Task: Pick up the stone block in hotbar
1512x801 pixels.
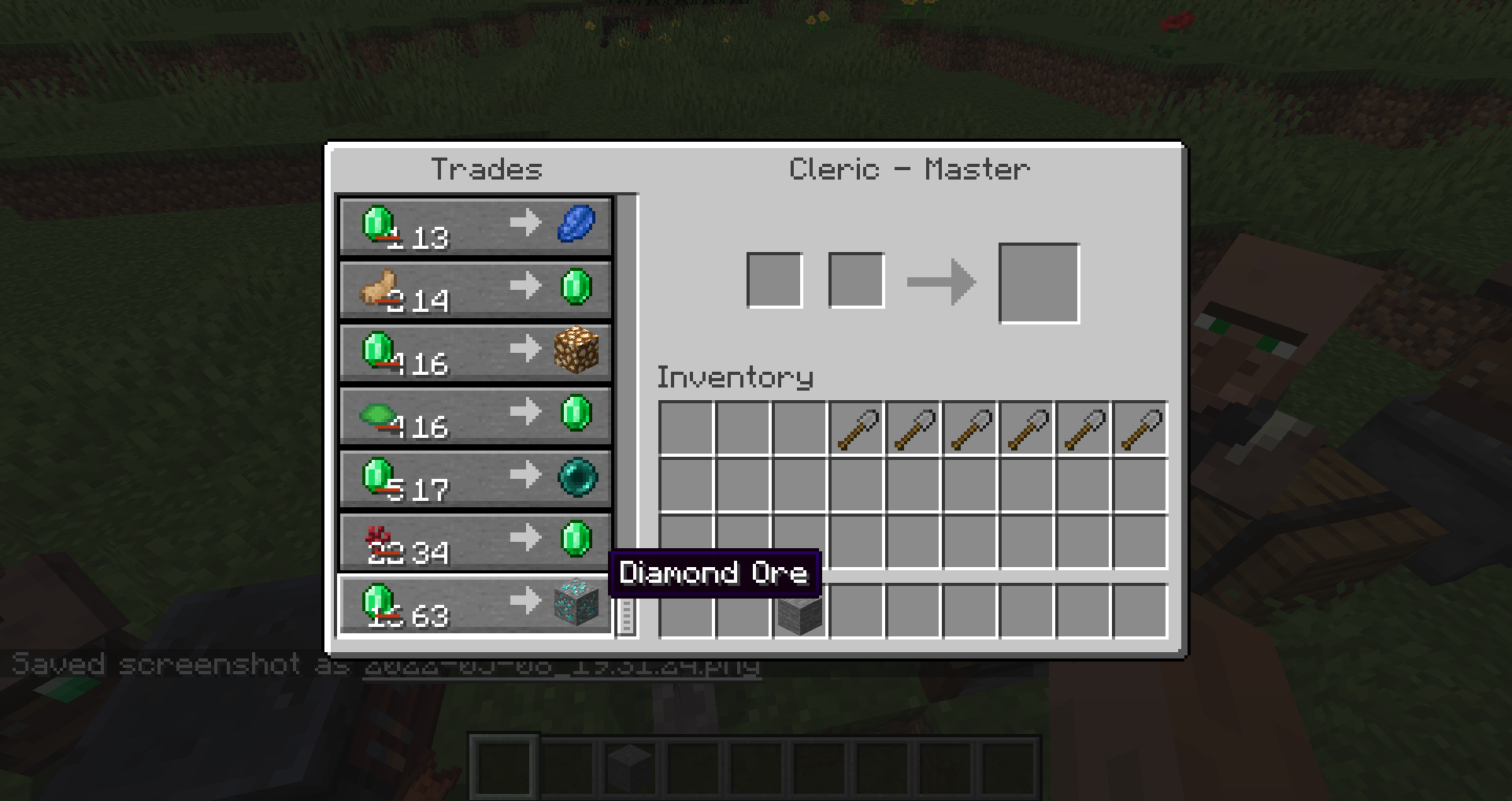Action: 799,612
